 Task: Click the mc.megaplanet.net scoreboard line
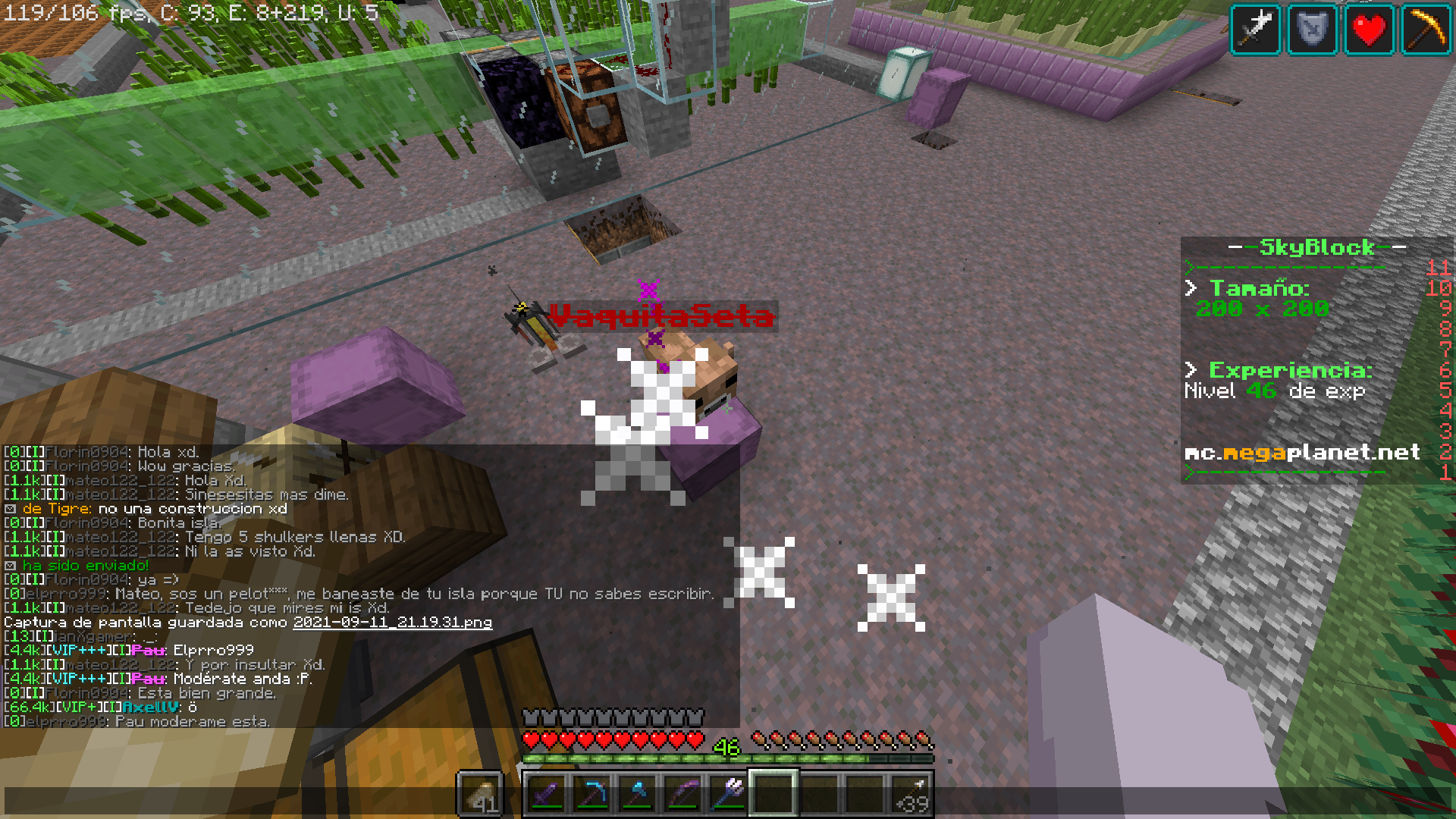tap(1301, 453)
